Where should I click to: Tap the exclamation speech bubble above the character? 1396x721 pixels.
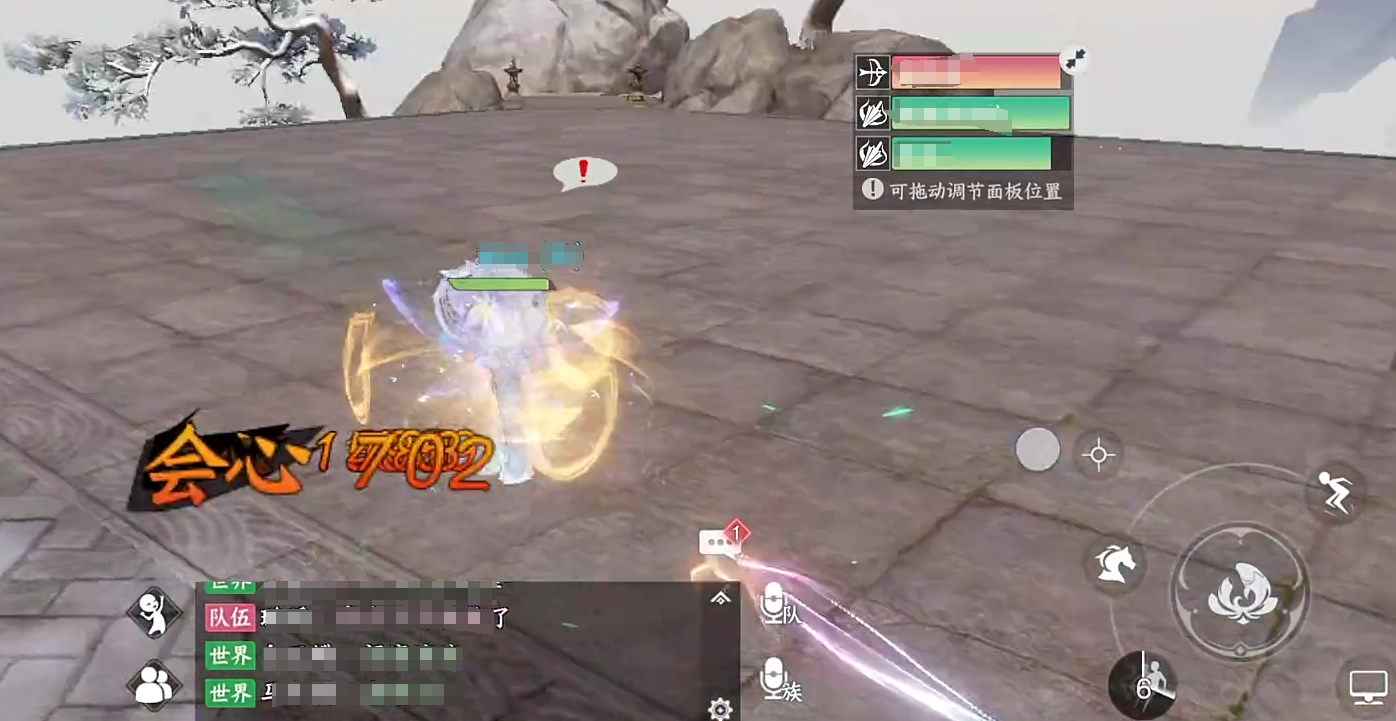click(x=585, y=173)
